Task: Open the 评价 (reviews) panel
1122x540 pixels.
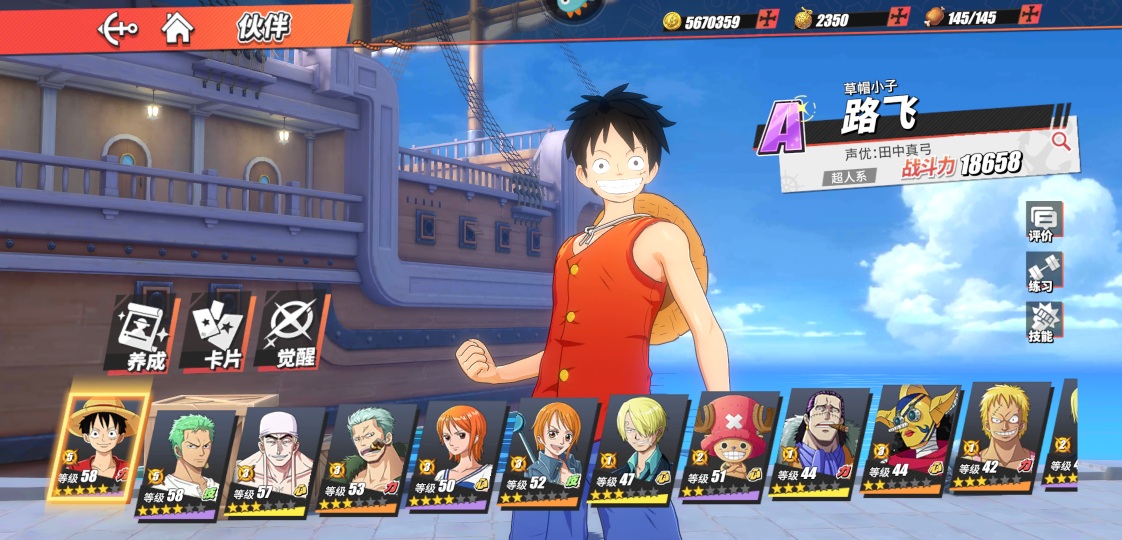Action: (1044, 222)
